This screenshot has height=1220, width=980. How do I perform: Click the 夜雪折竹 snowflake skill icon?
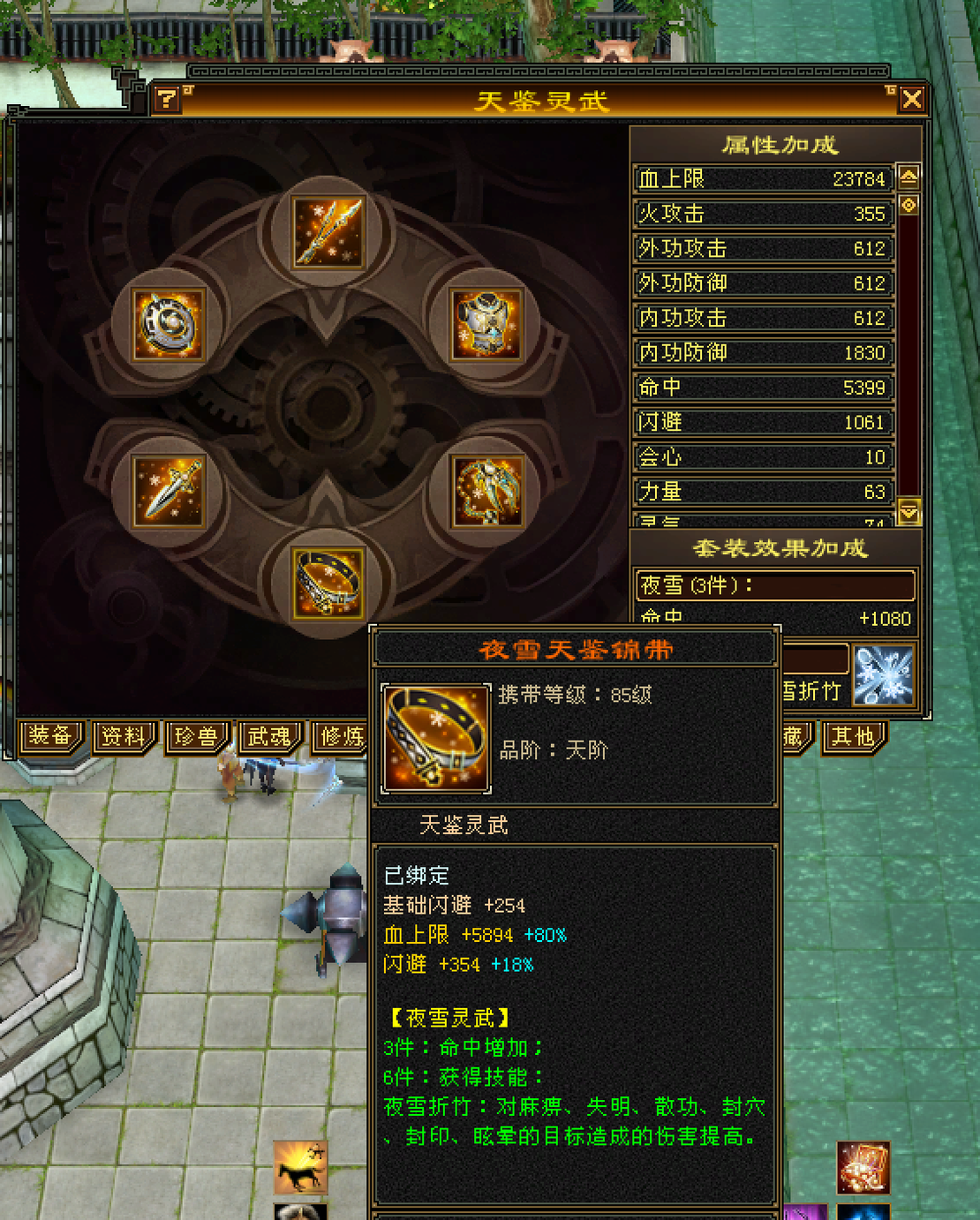[883, 675]
